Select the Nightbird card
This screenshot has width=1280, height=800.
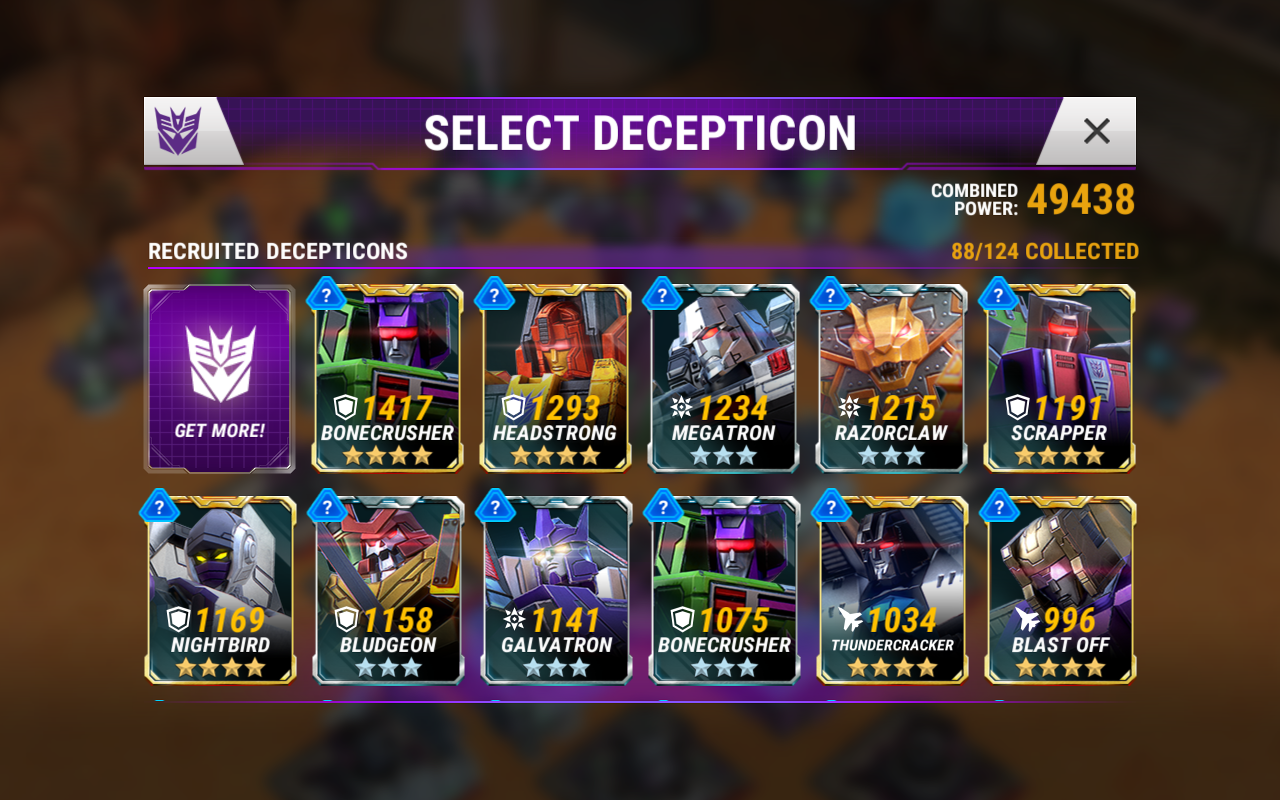pyautogui.click(x=219, y=590)
